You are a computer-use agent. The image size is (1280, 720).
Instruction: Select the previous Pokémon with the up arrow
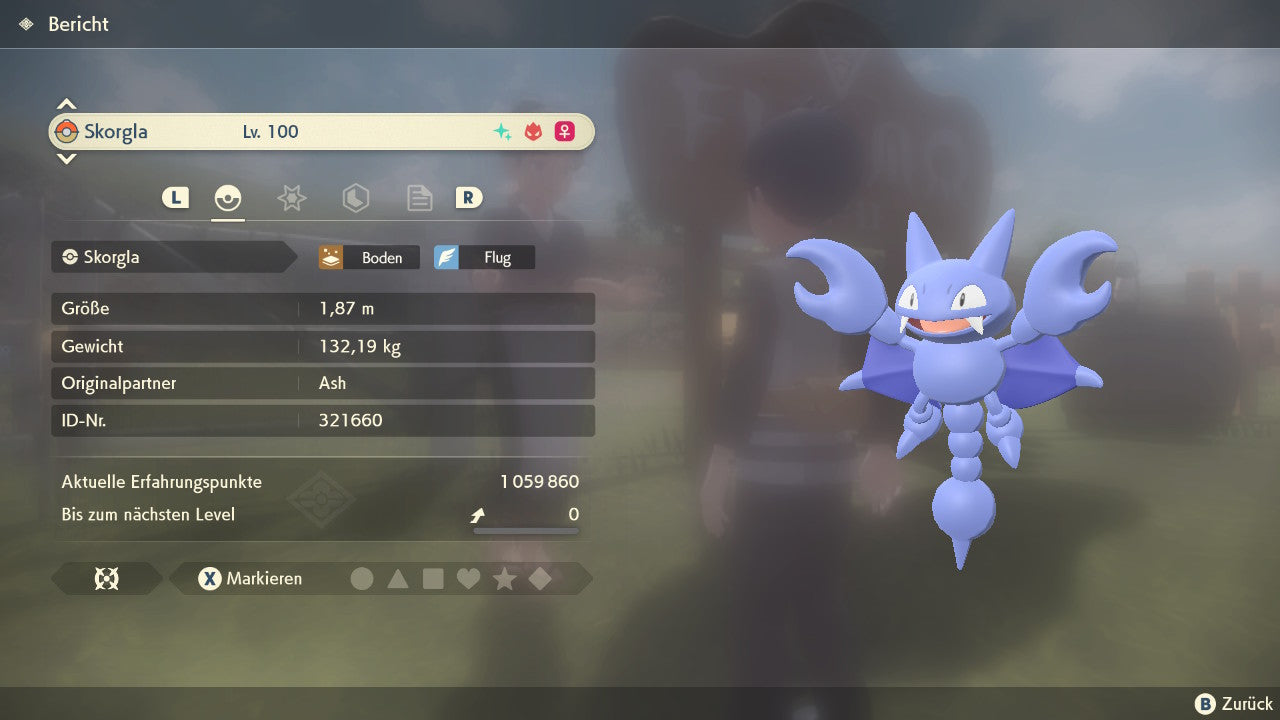point(66,104)
